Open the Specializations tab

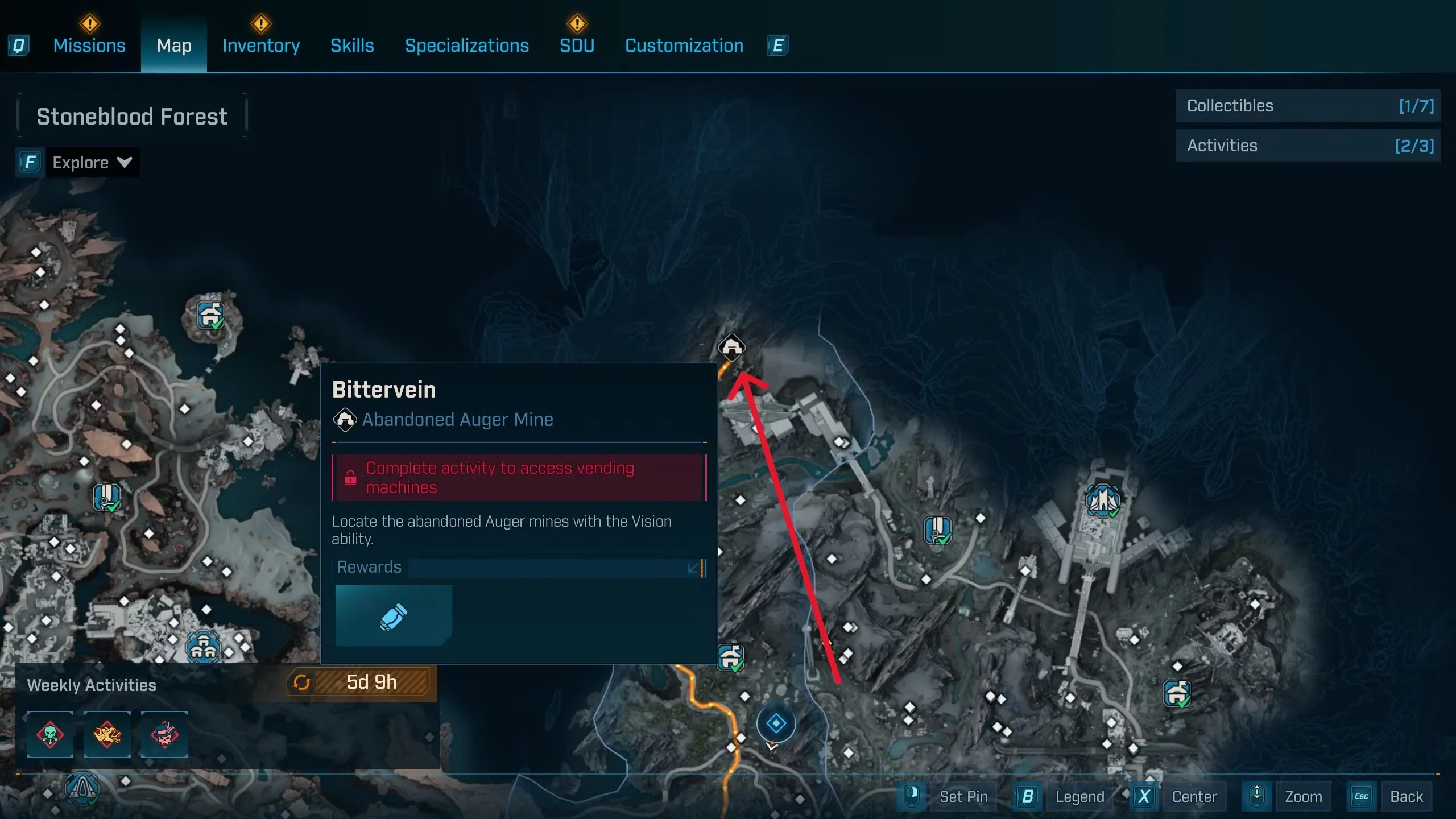pyautogui.click(x=466, y=45)
